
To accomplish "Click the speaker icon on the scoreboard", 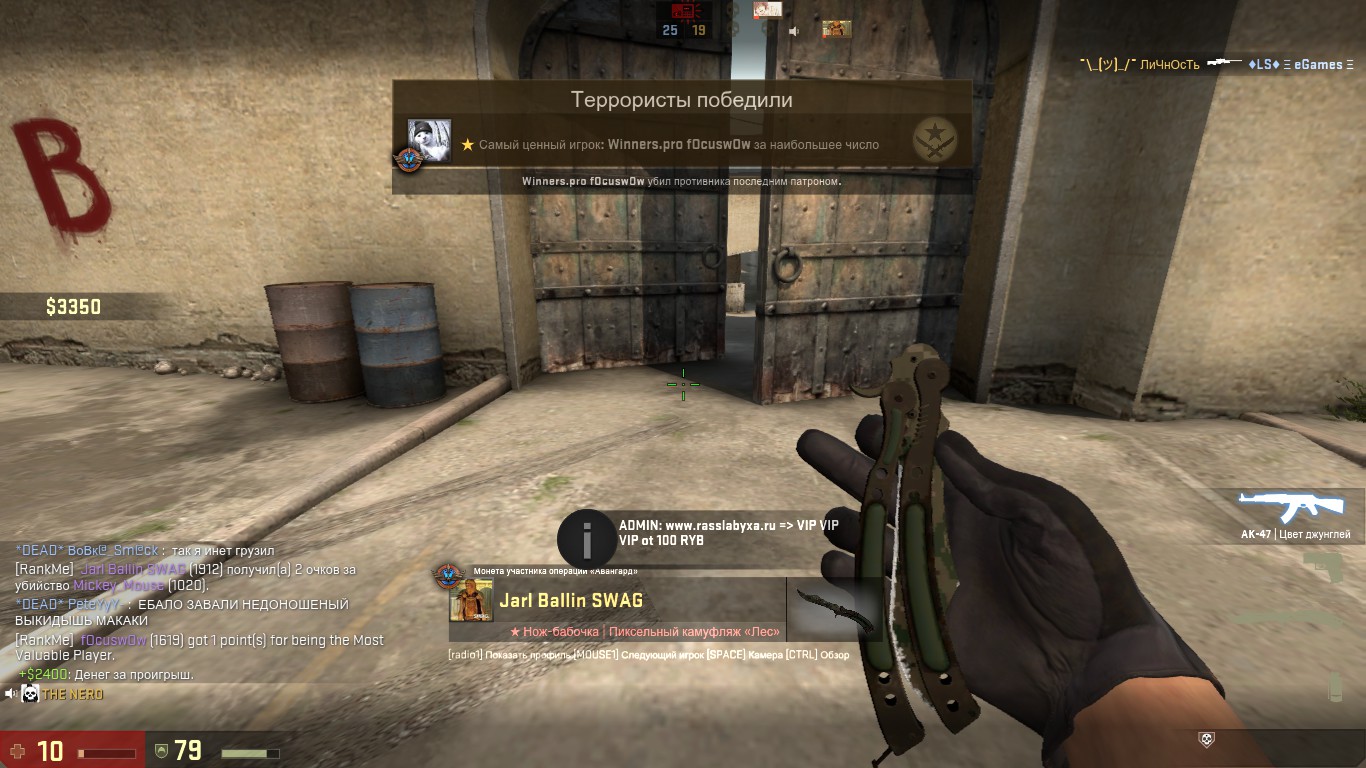I will pyautogui.click(x=794, y=31).
